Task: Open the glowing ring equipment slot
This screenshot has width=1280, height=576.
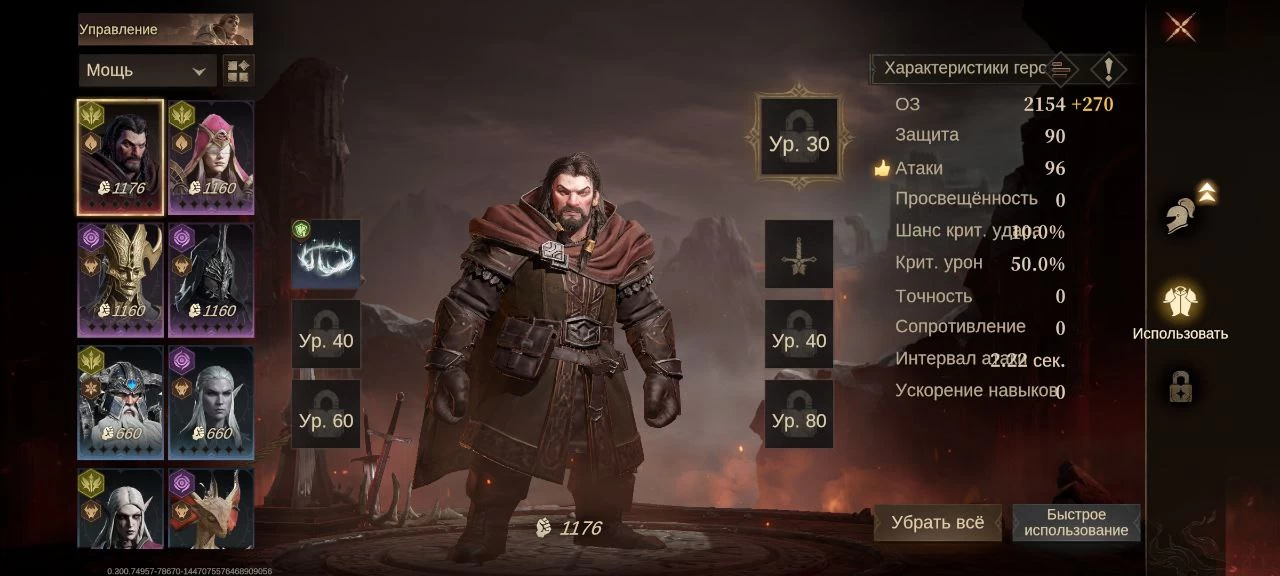Action: click(x=326, y=254)
